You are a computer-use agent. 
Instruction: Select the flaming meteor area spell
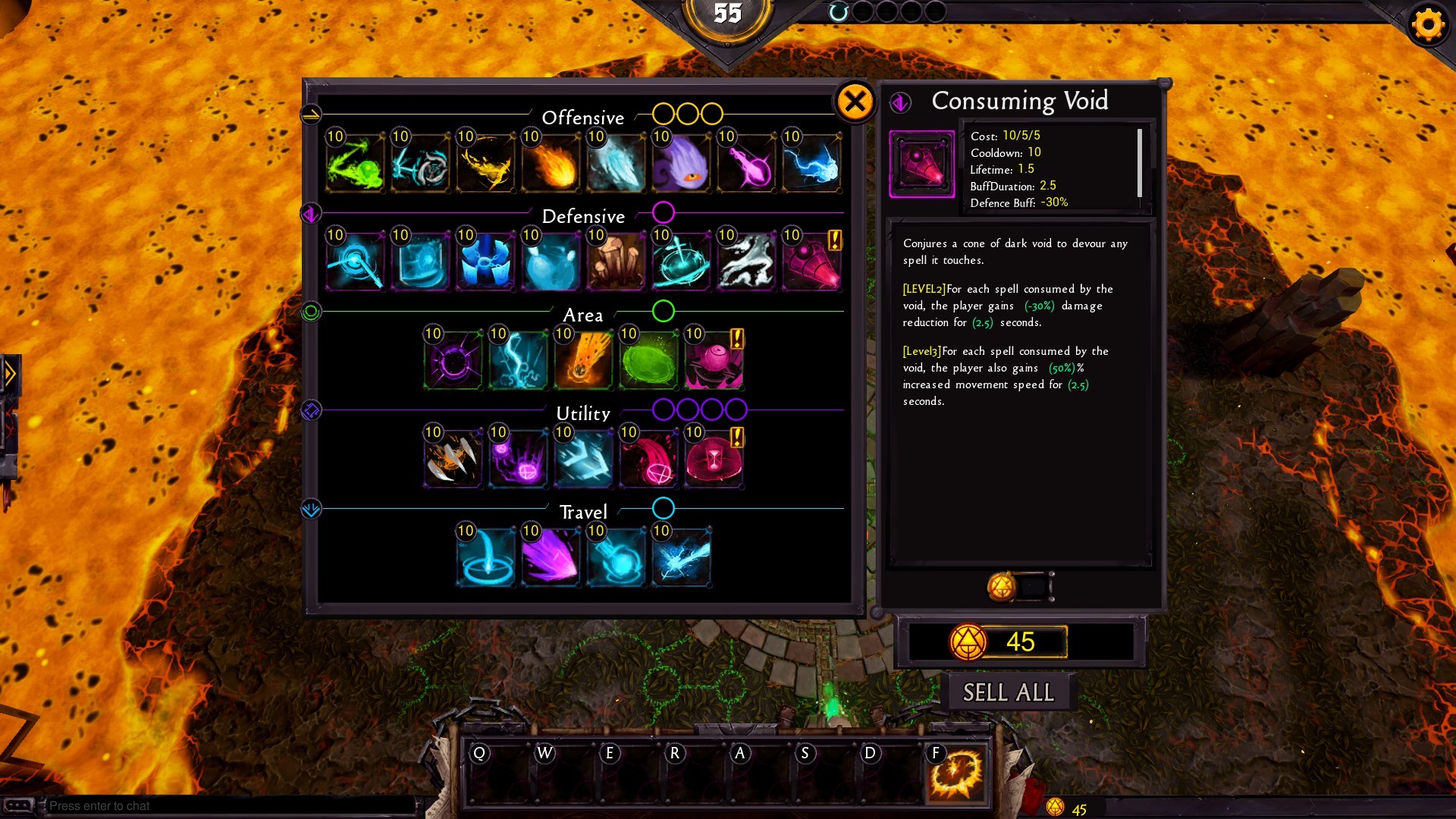[x=584, y=360]
